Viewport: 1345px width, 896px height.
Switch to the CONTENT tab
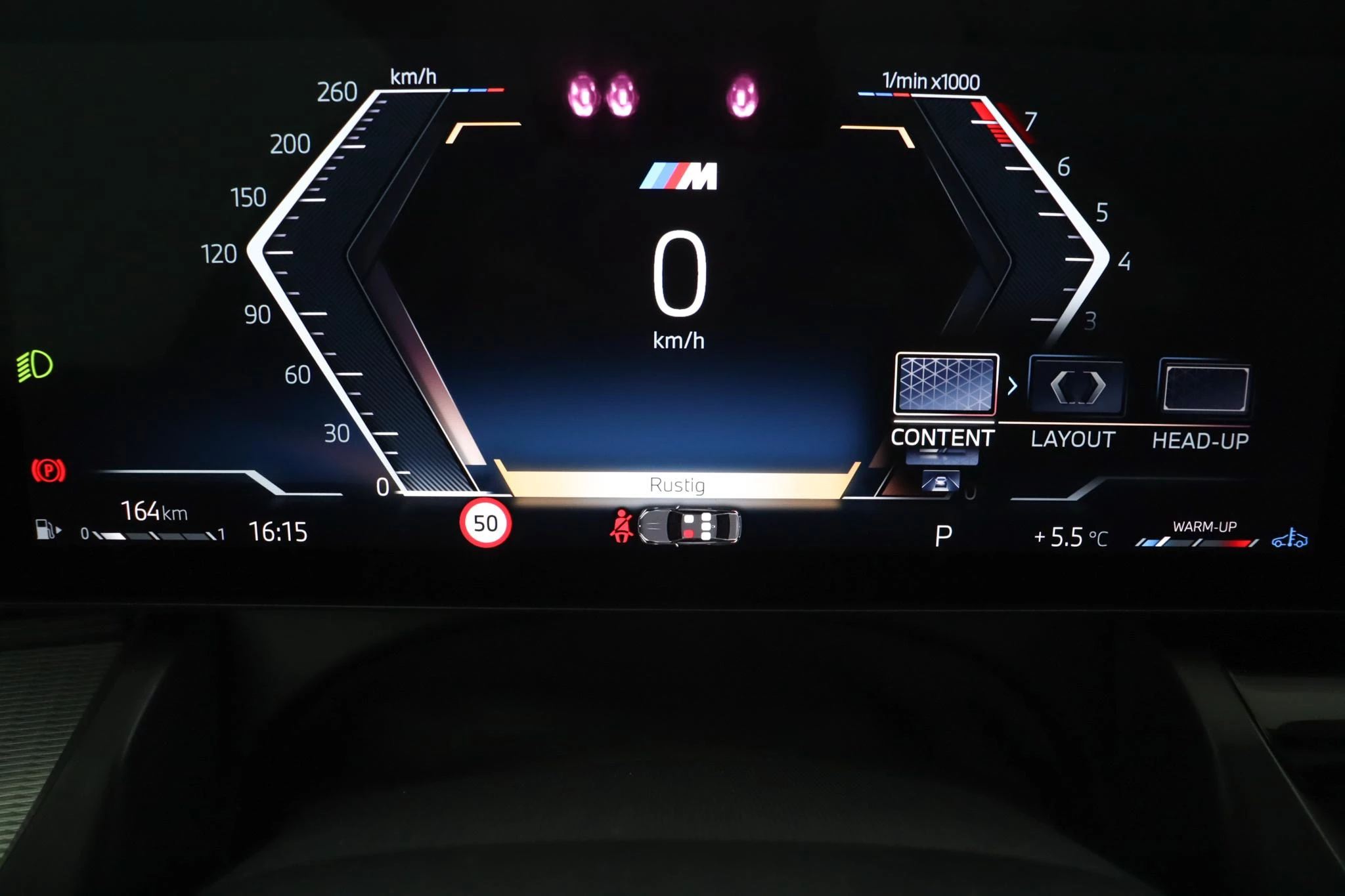click(942, 436)
